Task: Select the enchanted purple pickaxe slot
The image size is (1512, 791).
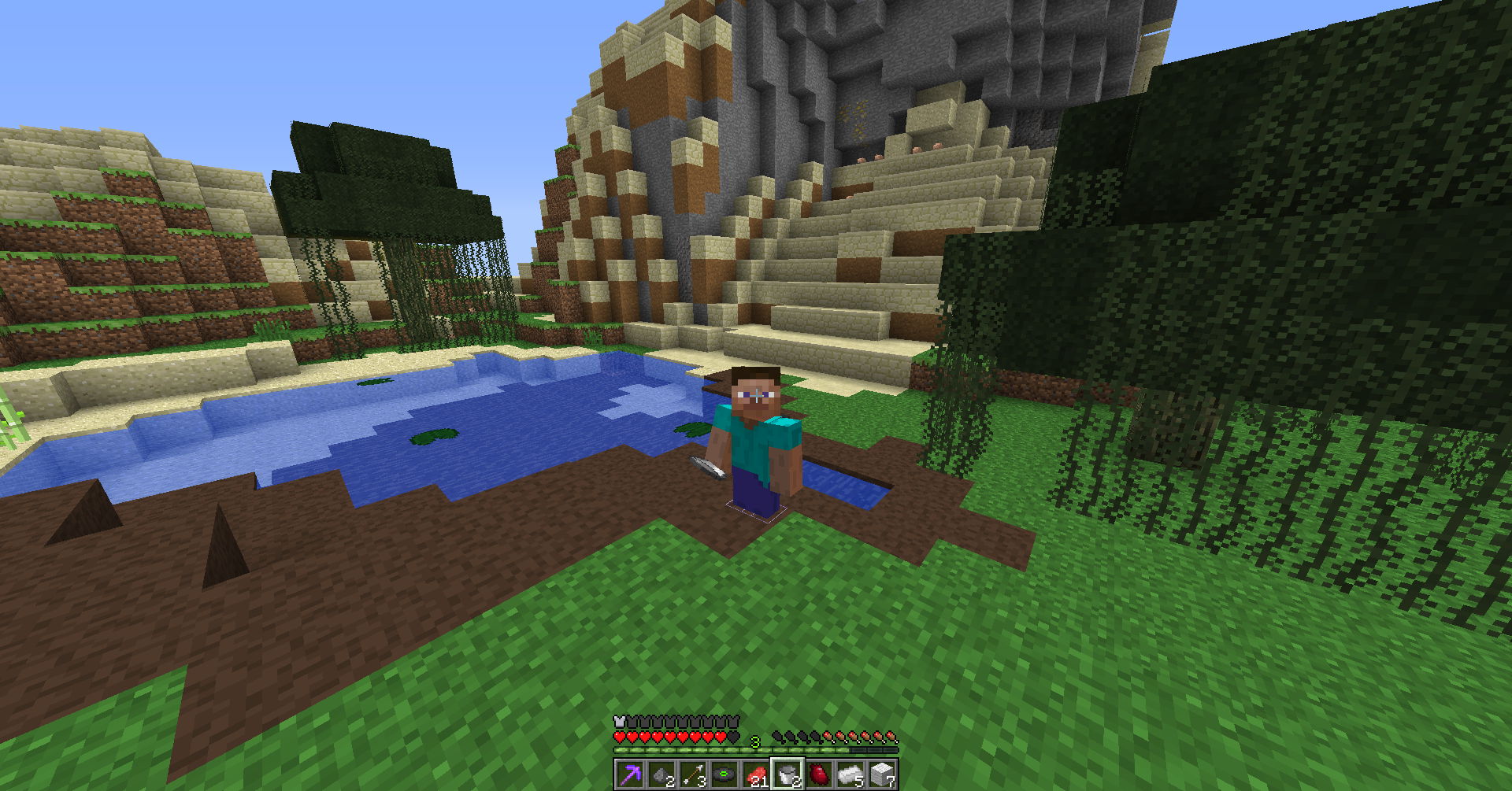Action: point(630,774)
